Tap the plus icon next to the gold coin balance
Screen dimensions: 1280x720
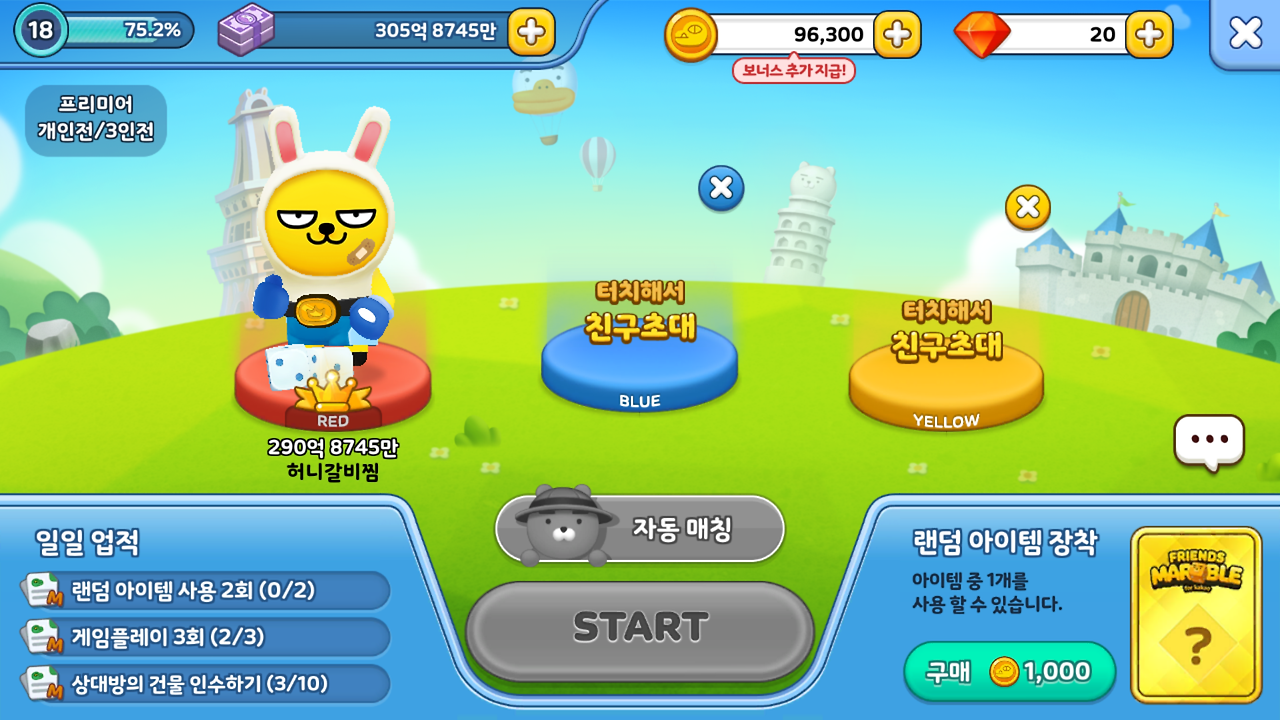pos(898,33)
